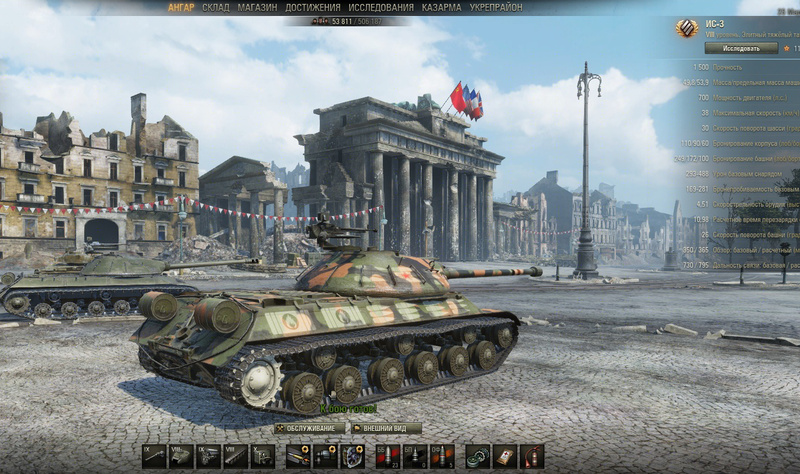This screenshot has width=800, height=474.
Task: Select the tracks suspension module slot
Action: tap(236, 456)
